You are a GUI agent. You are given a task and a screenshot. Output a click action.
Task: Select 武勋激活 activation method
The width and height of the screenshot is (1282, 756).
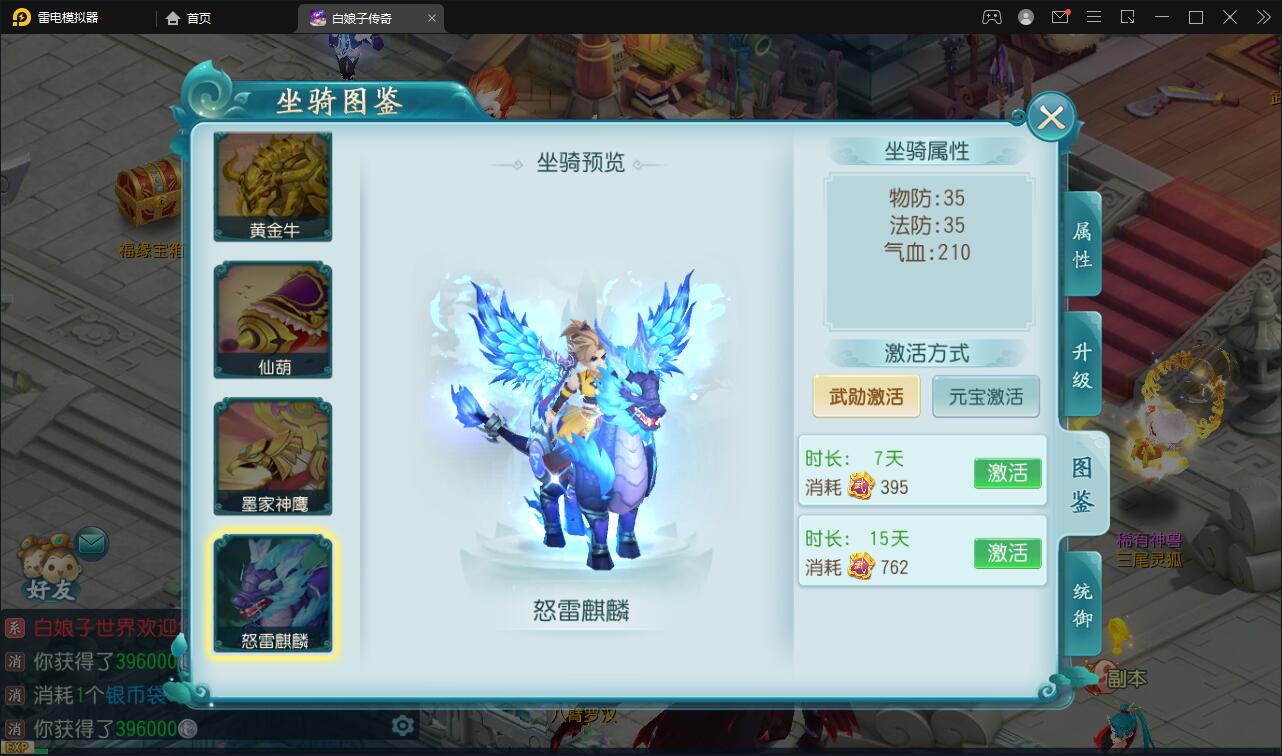pos(866,396)
